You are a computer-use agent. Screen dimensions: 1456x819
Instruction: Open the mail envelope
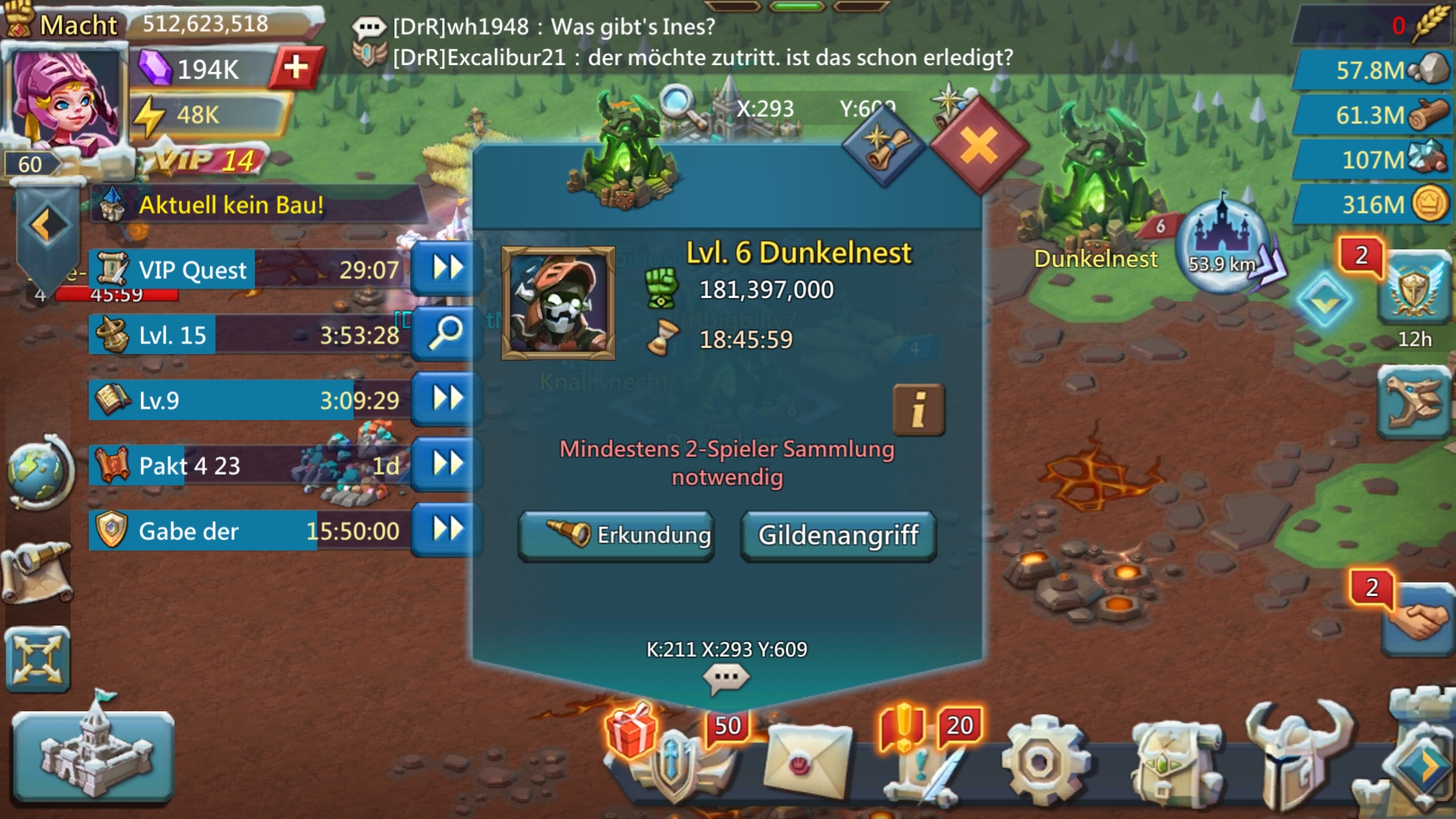coord(808,761)
